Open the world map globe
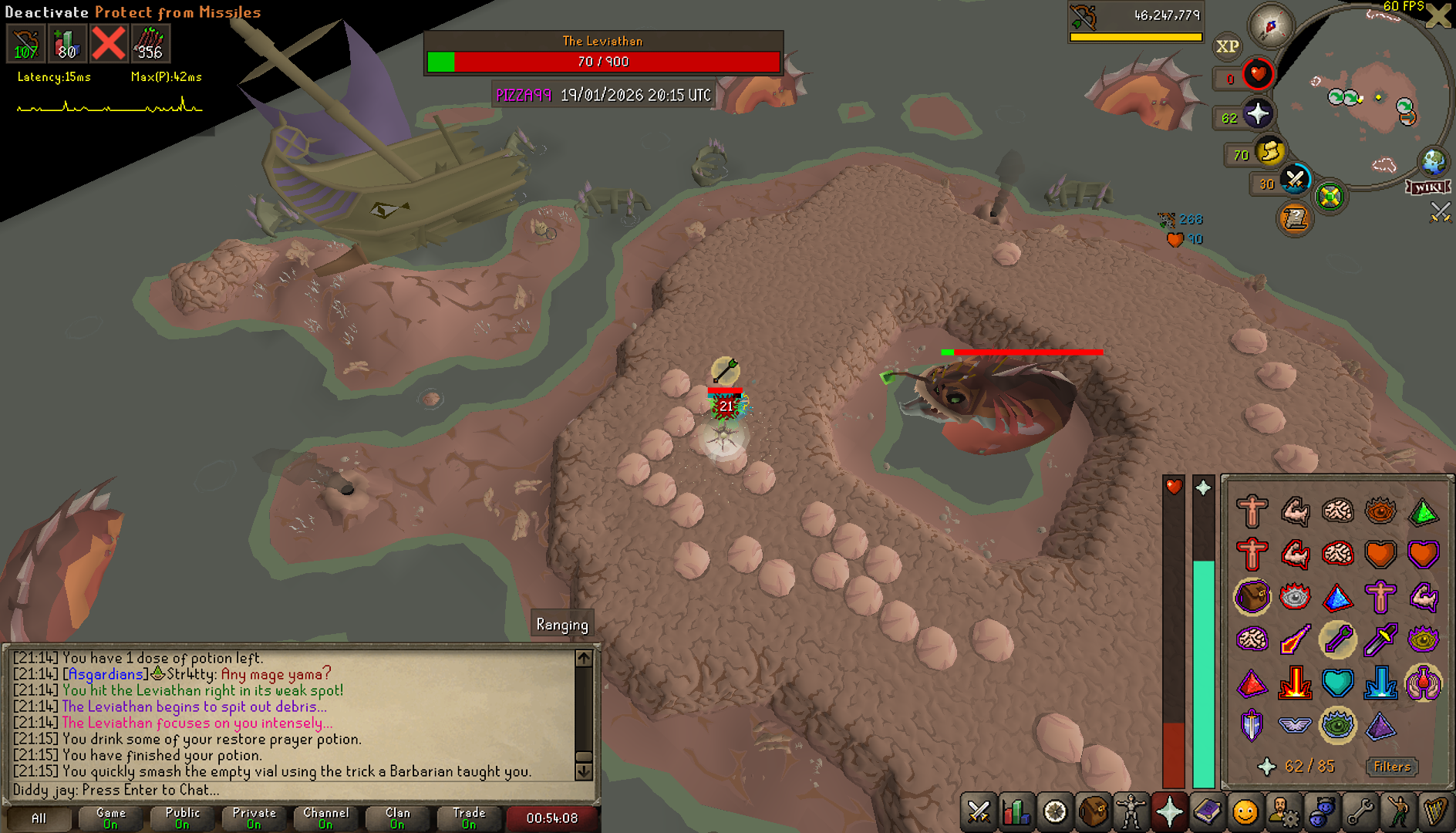 pos(1434,162)
